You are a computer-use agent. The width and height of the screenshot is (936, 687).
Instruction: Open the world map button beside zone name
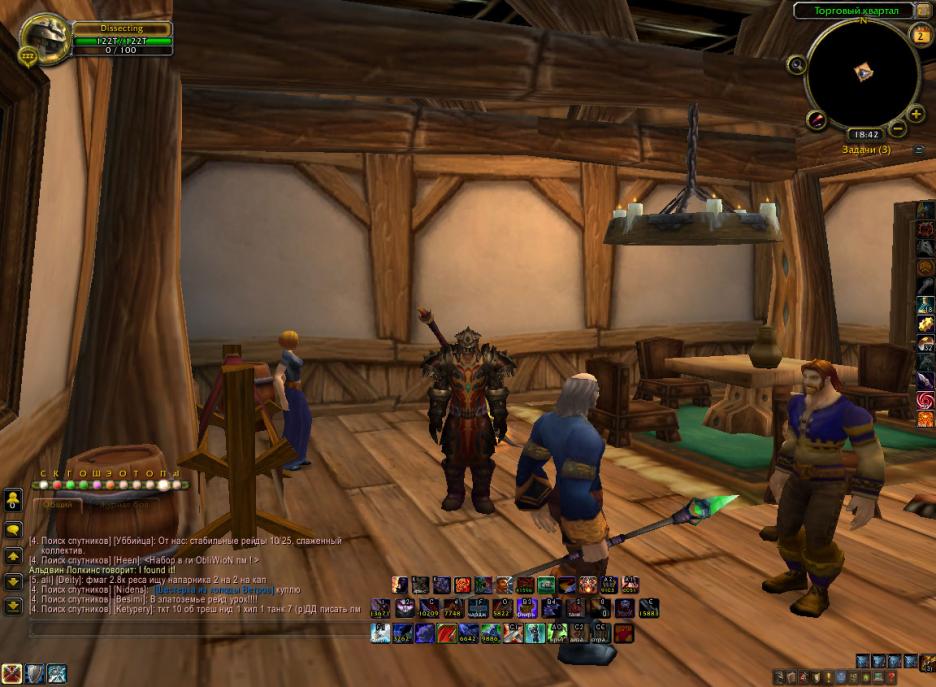click(x=923, y=10)
